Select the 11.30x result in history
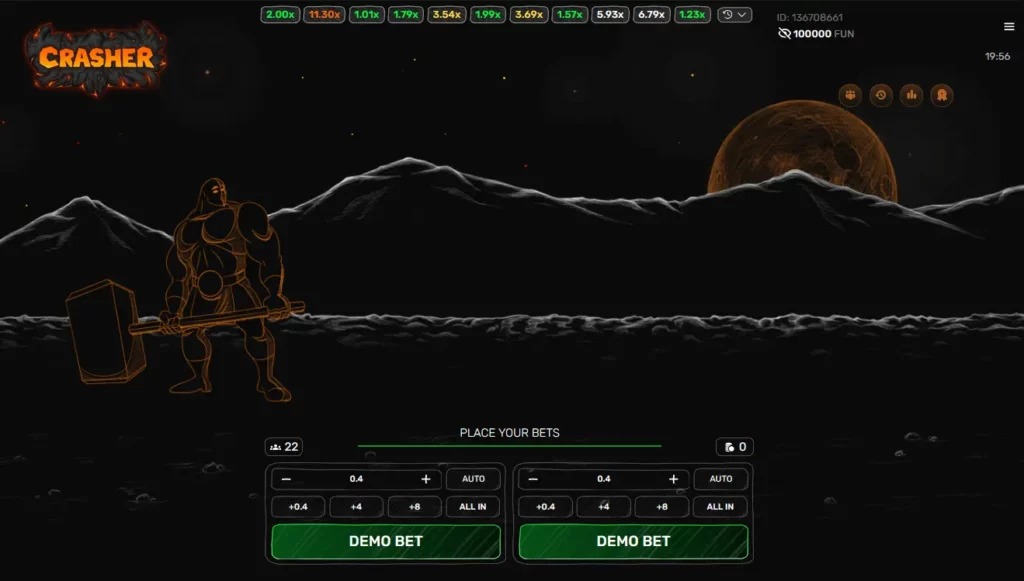The image size is (1024, 581). 324,15
